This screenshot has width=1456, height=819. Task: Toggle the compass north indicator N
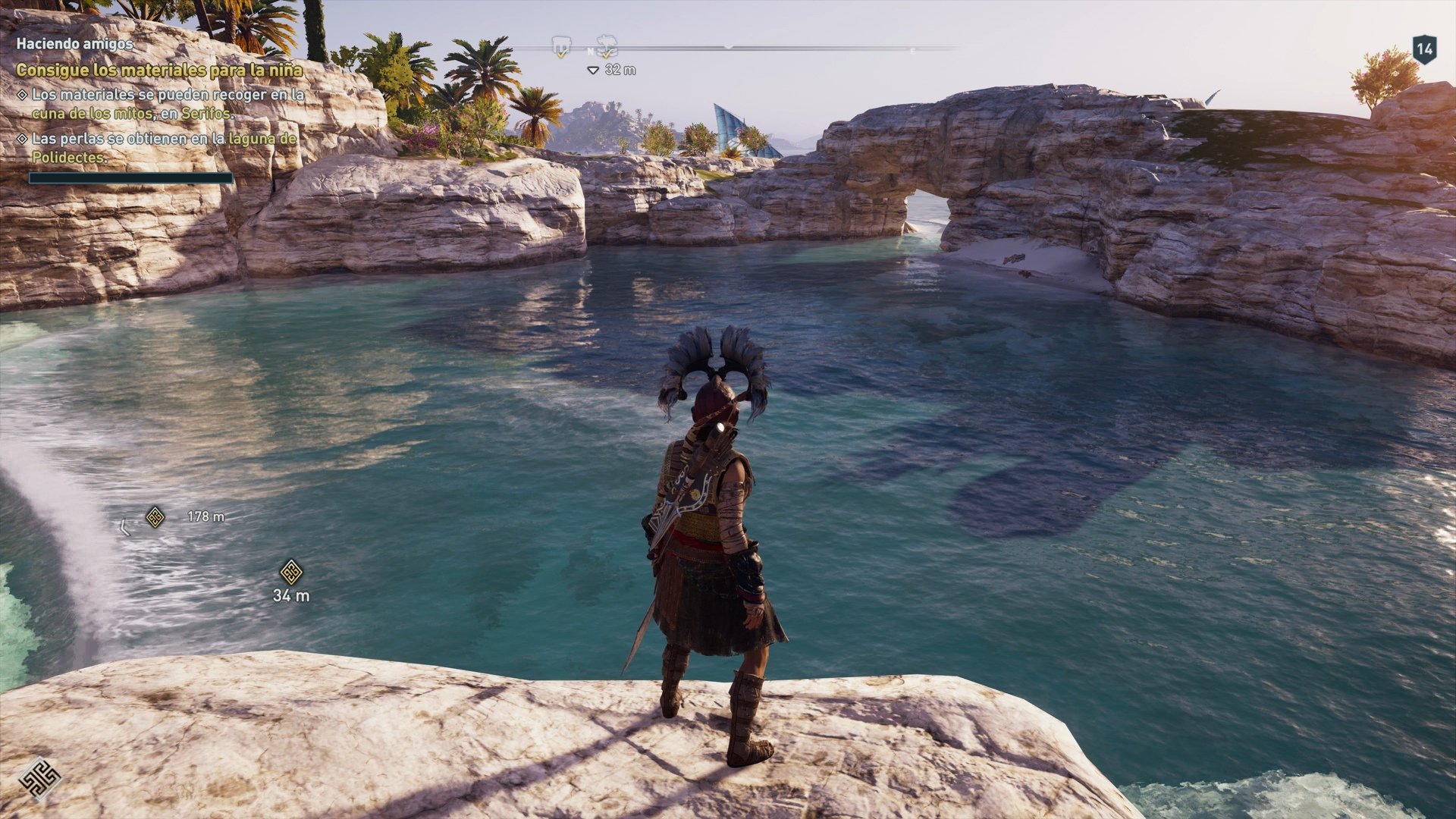(x=590, y=52)
